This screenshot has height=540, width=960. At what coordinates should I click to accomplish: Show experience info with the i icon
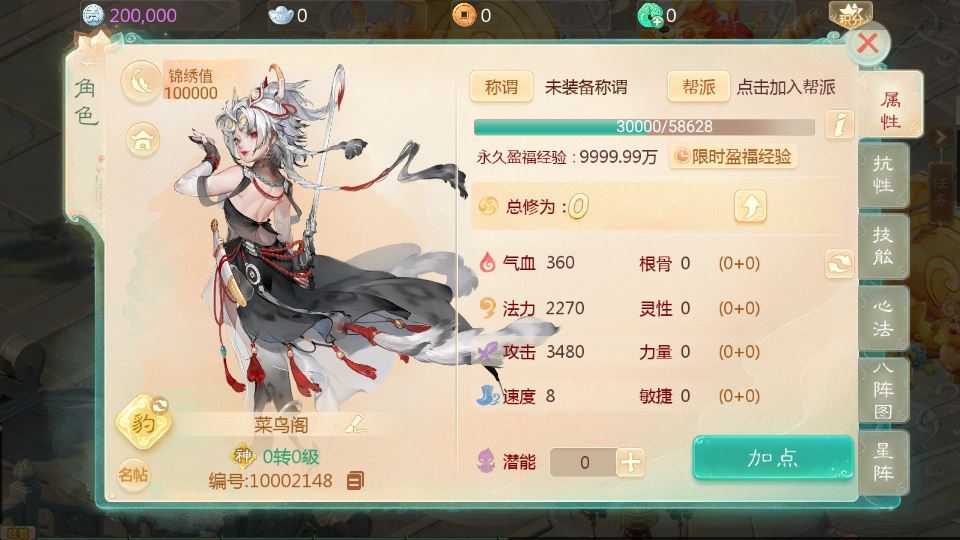[840, 126]
